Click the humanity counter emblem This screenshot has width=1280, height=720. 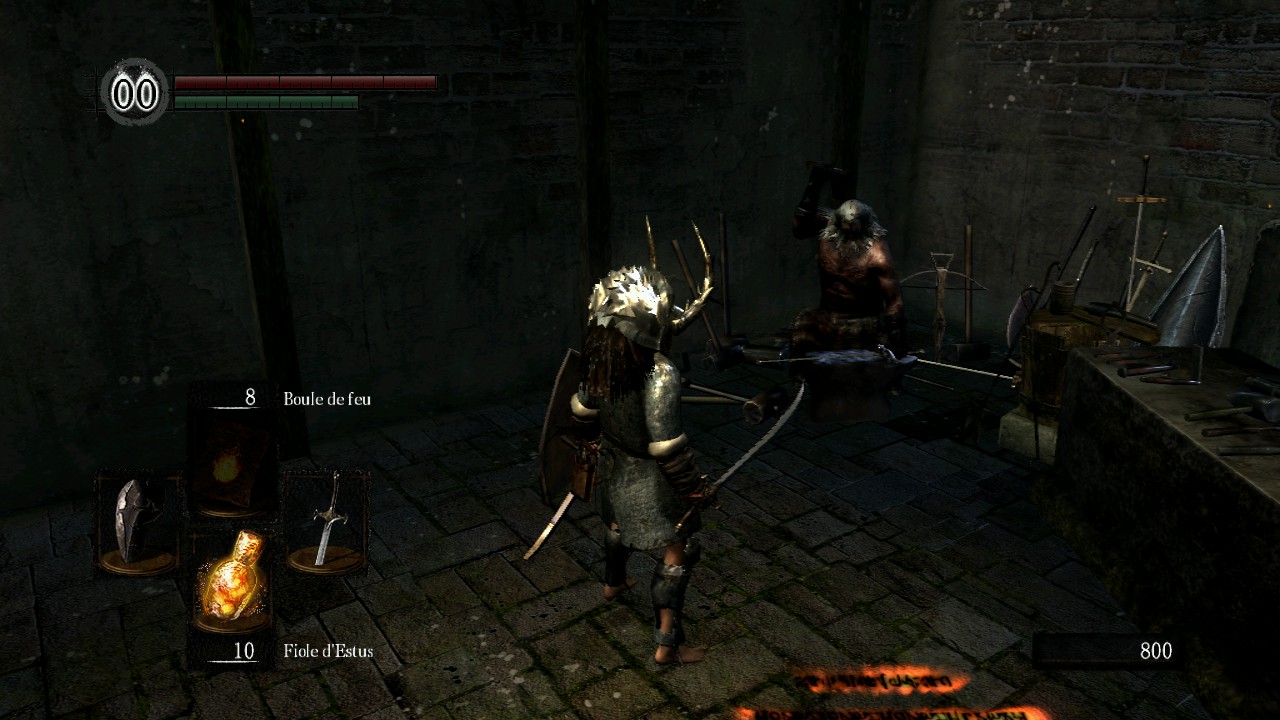coord(136,93)
